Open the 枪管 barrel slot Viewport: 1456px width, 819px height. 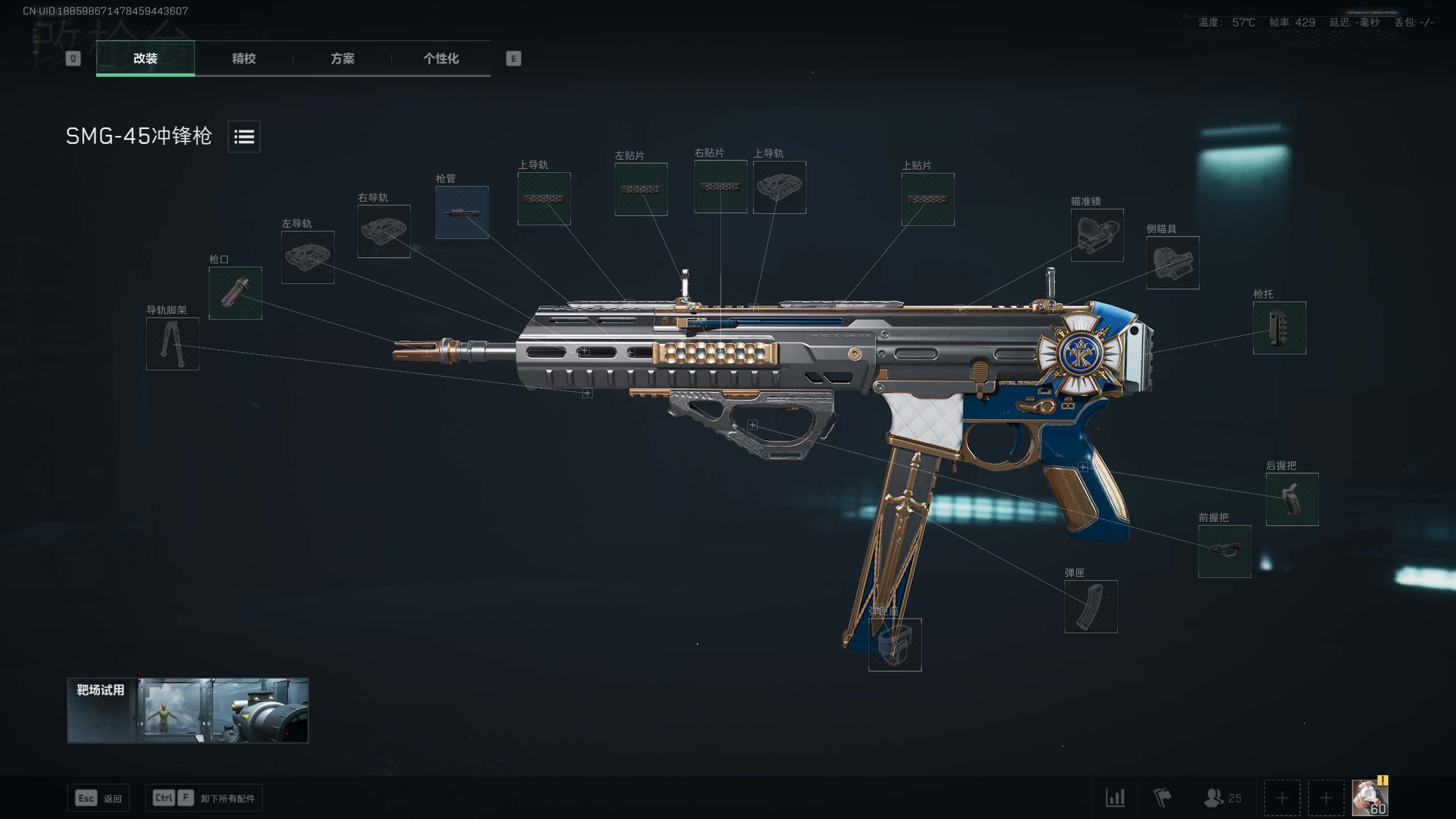coord(462,213)
